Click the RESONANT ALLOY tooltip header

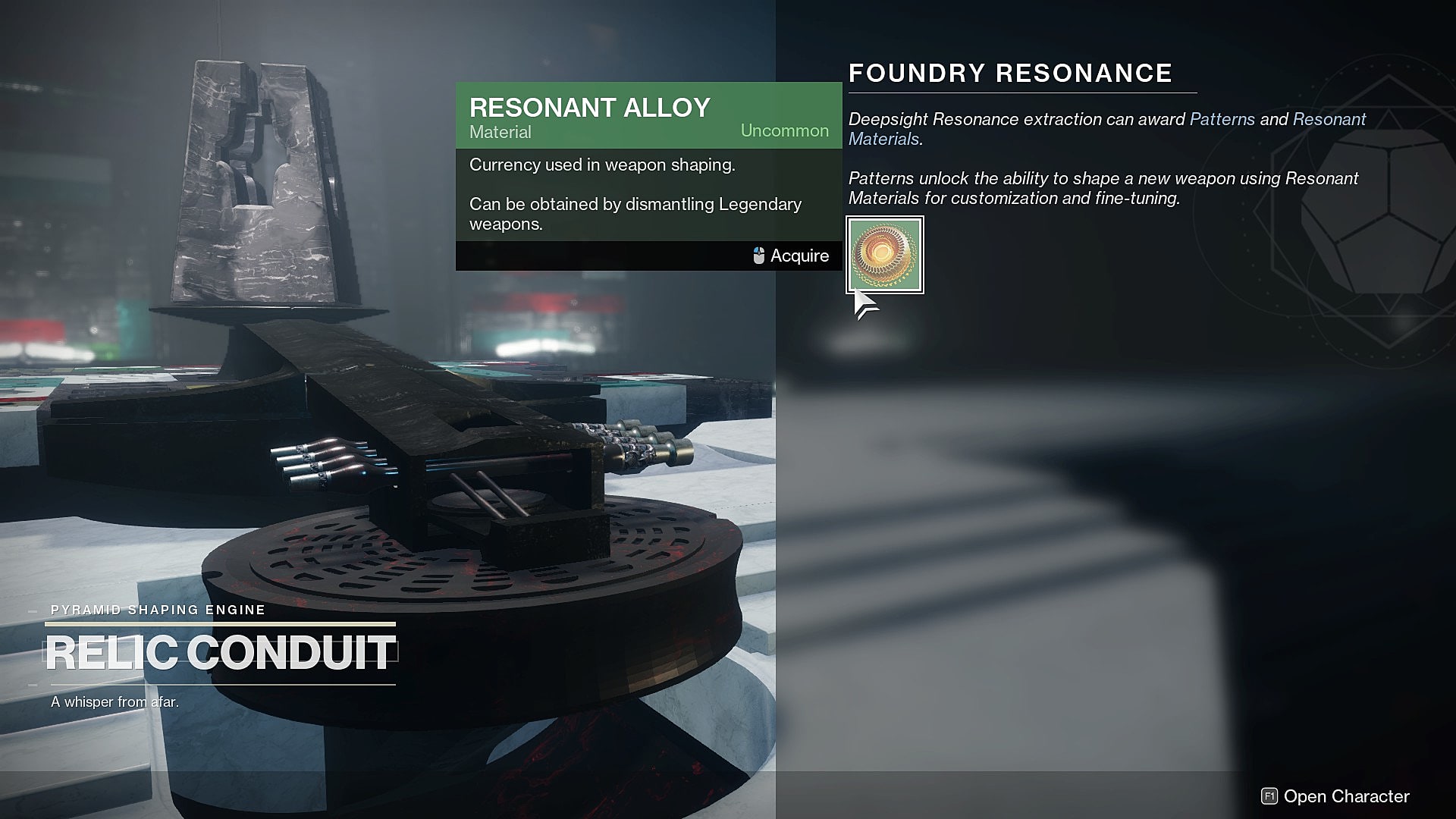(590, 107)
